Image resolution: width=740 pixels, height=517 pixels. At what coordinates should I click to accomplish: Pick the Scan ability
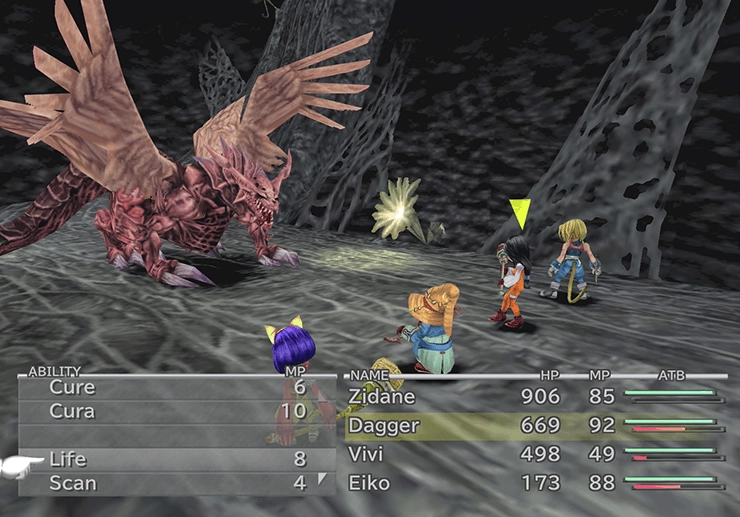[73, 483]
